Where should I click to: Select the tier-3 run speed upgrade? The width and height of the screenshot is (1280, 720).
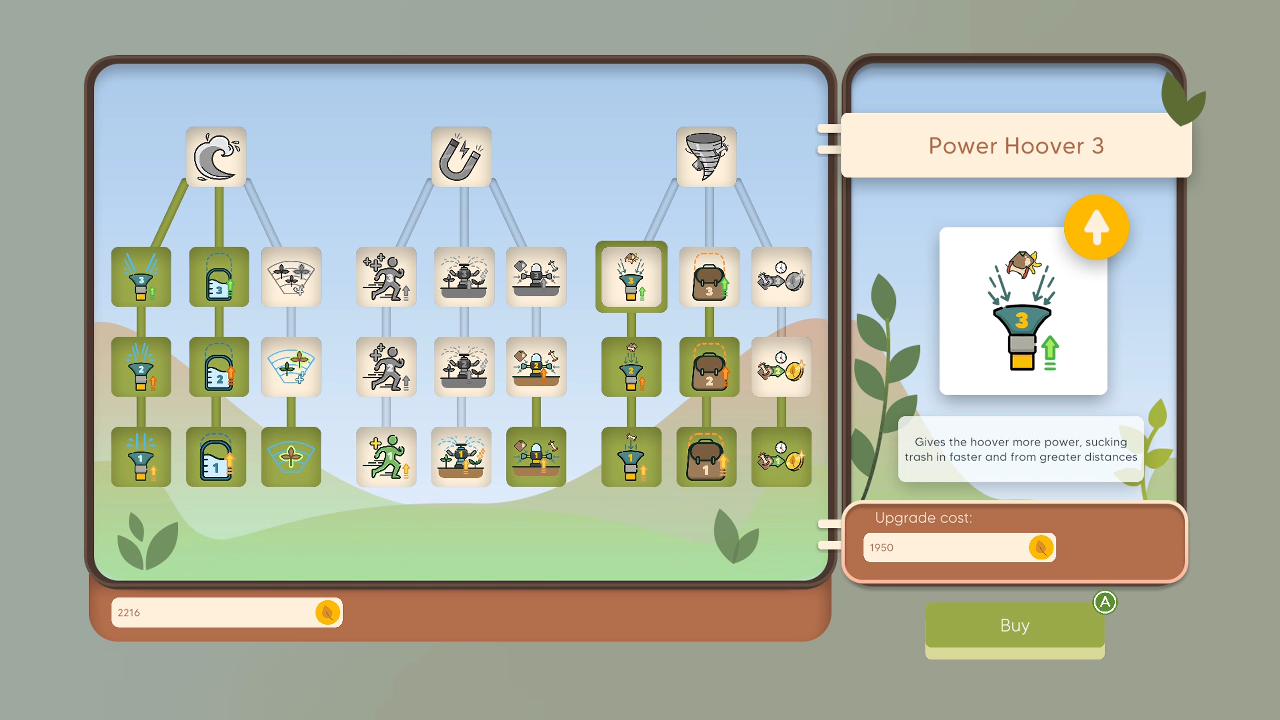point(386,277)
